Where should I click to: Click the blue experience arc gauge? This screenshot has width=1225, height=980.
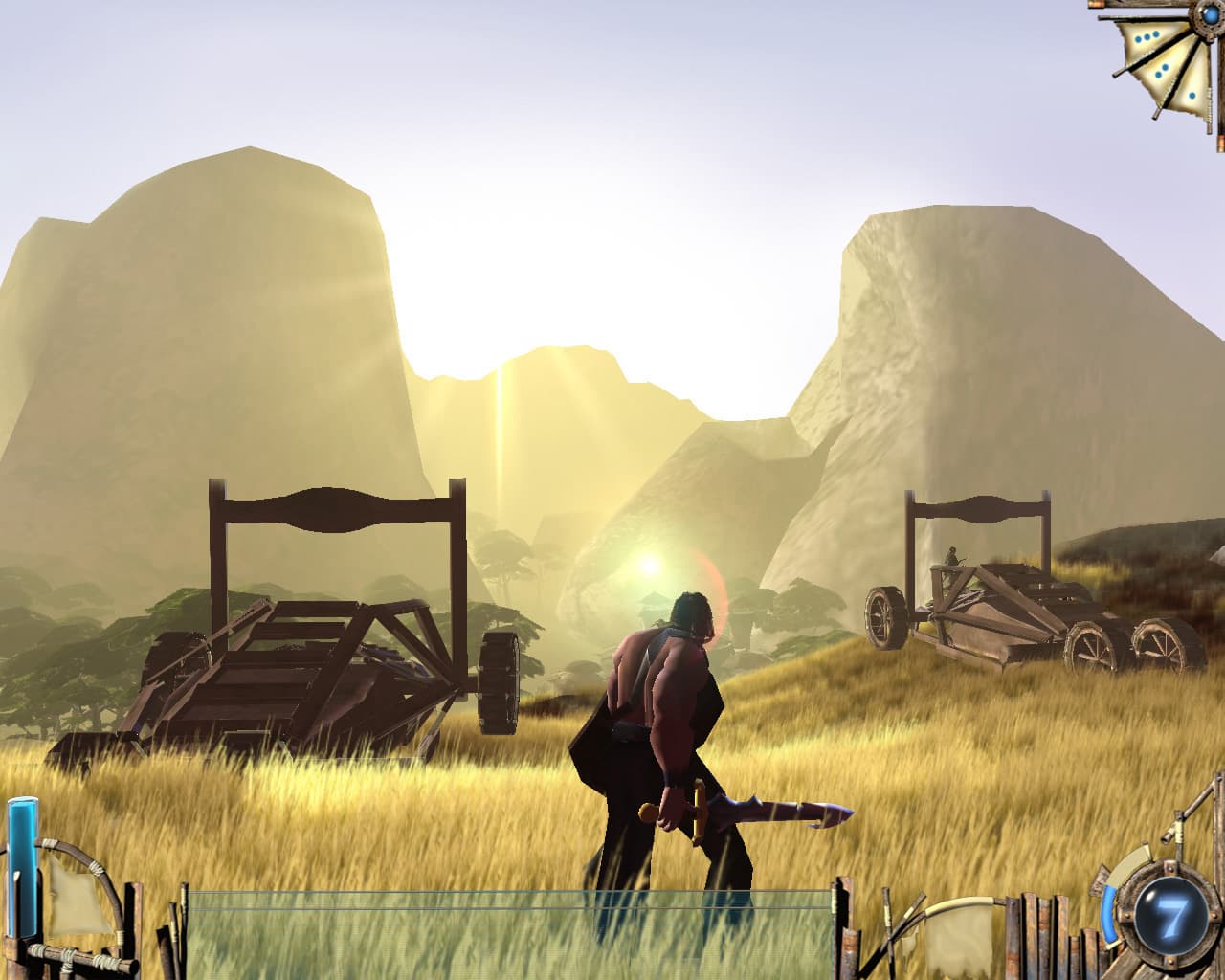click(1109, 914)
